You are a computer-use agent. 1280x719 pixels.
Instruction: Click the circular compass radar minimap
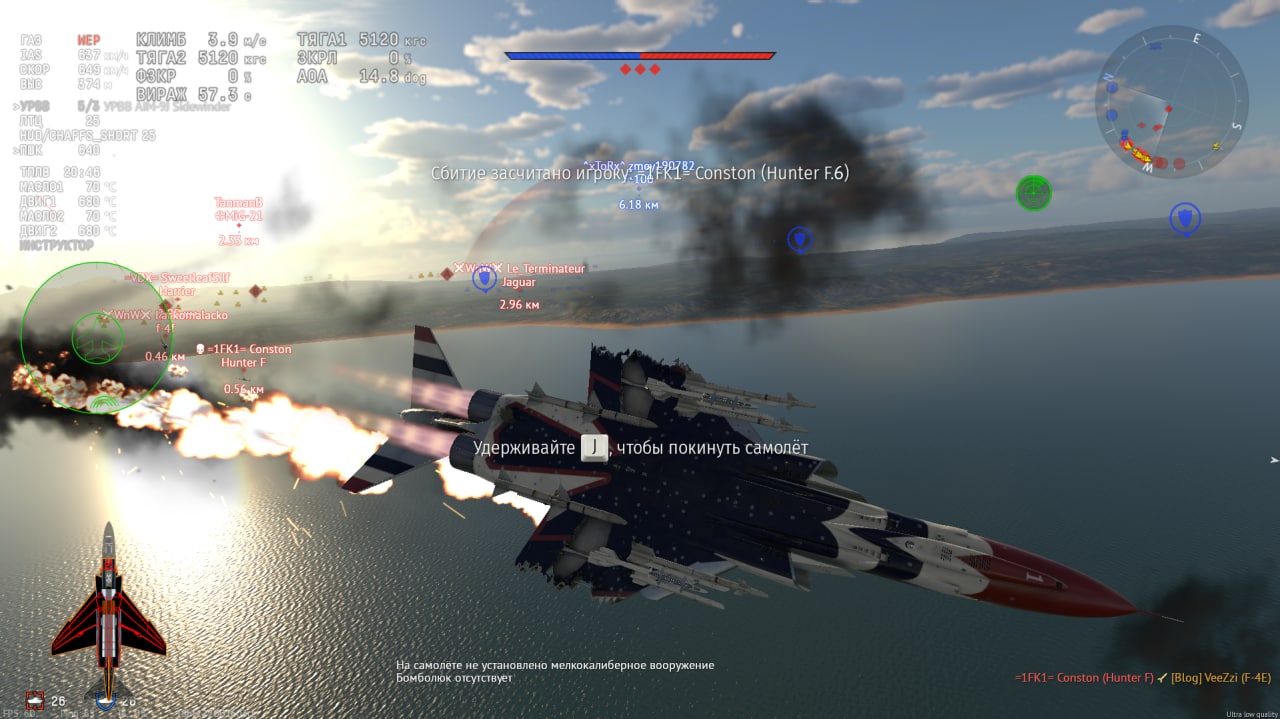(1170, 101)
